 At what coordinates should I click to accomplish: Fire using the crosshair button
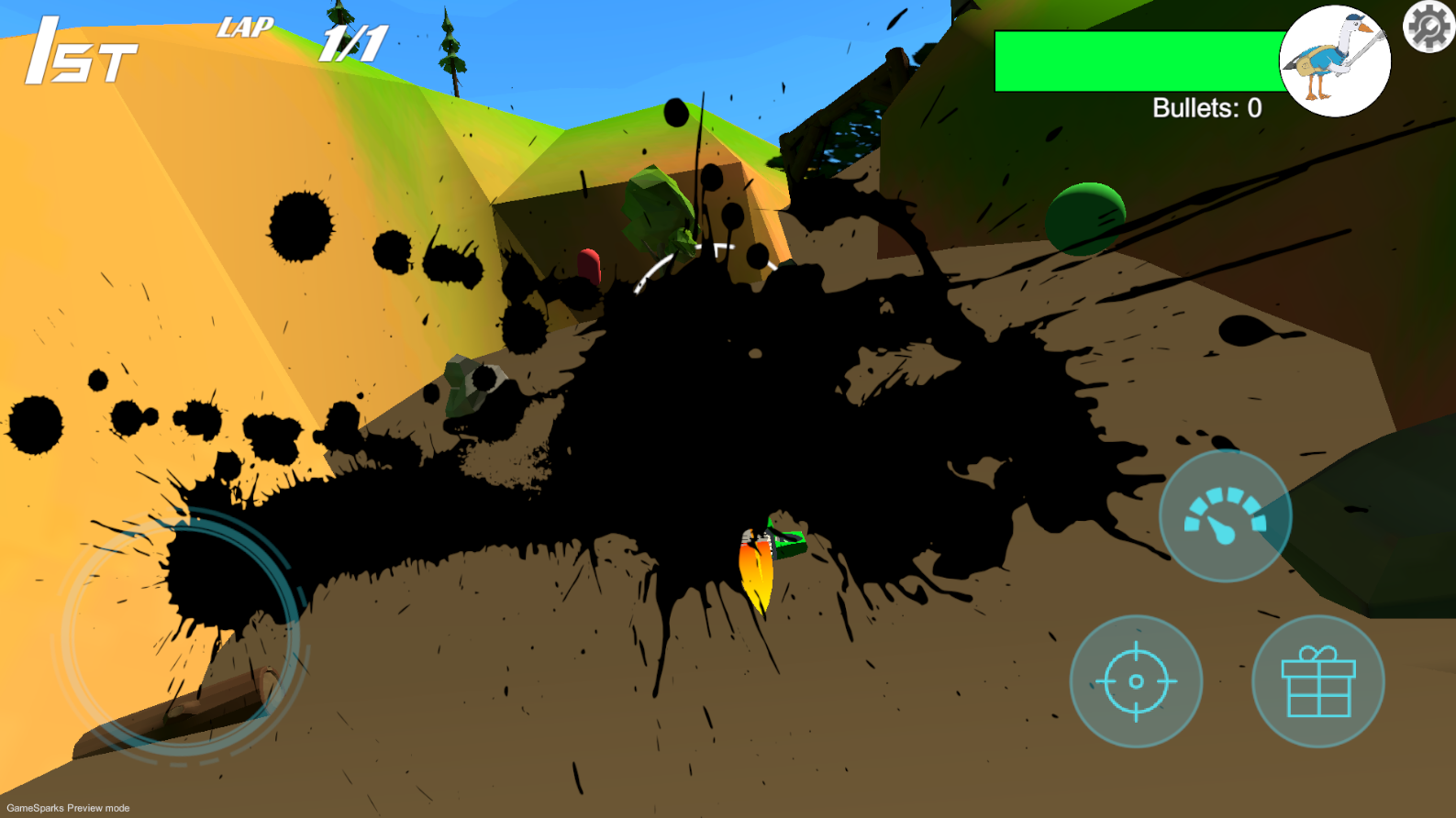coord(1136,681)
